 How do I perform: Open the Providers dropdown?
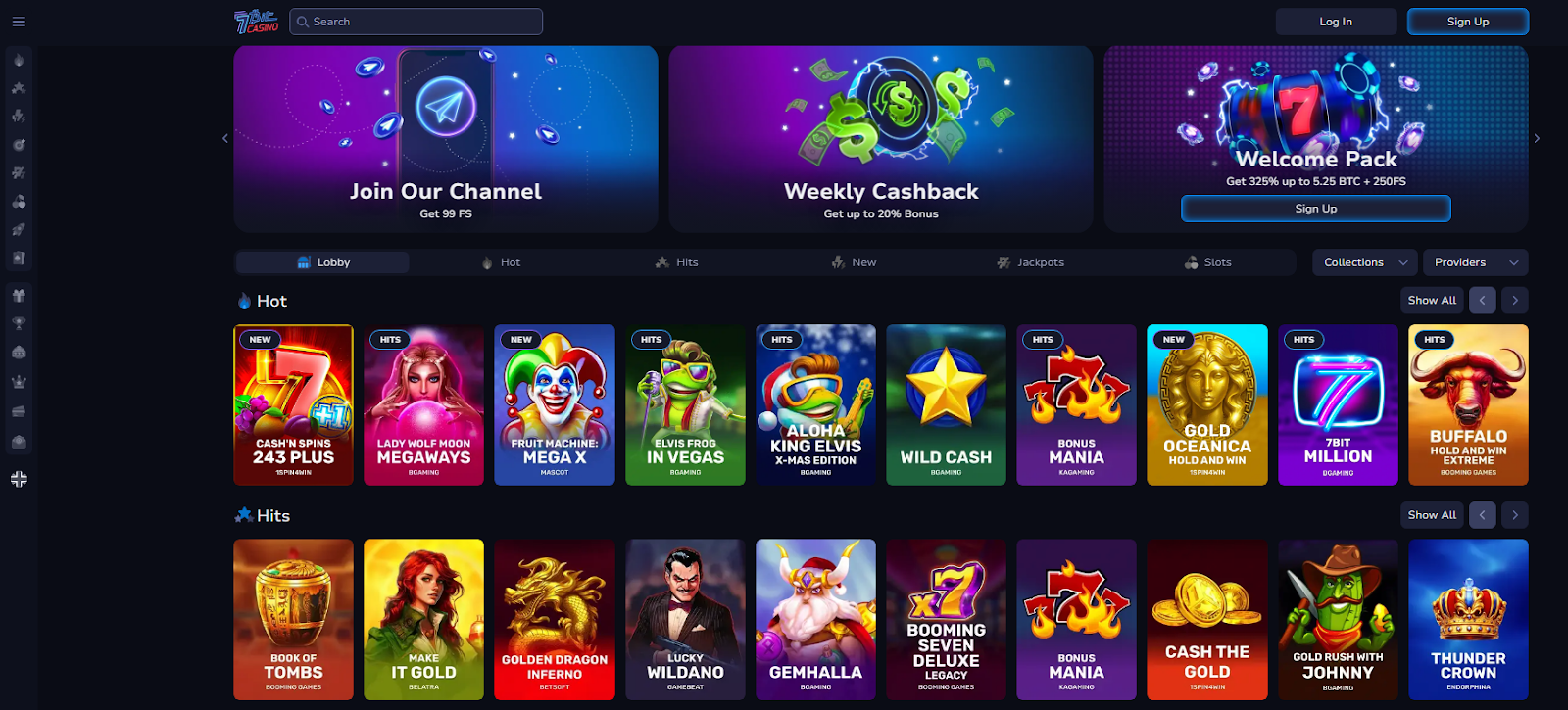1474,261
